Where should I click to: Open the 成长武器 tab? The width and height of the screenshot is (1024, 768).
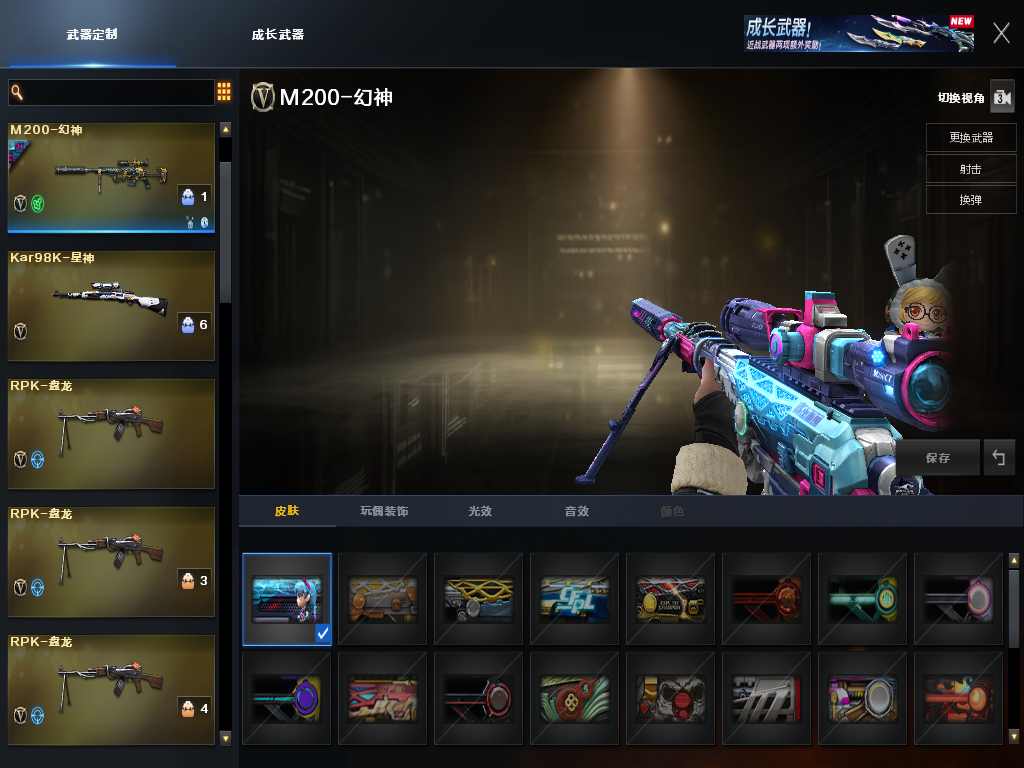278,34
